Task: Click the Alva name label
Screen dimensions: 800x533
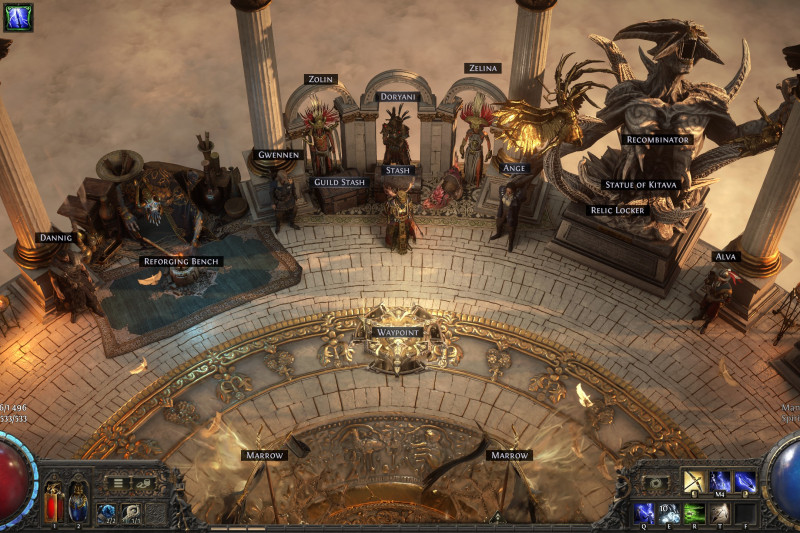Action: pyautogui.click(x=725, y=256)
